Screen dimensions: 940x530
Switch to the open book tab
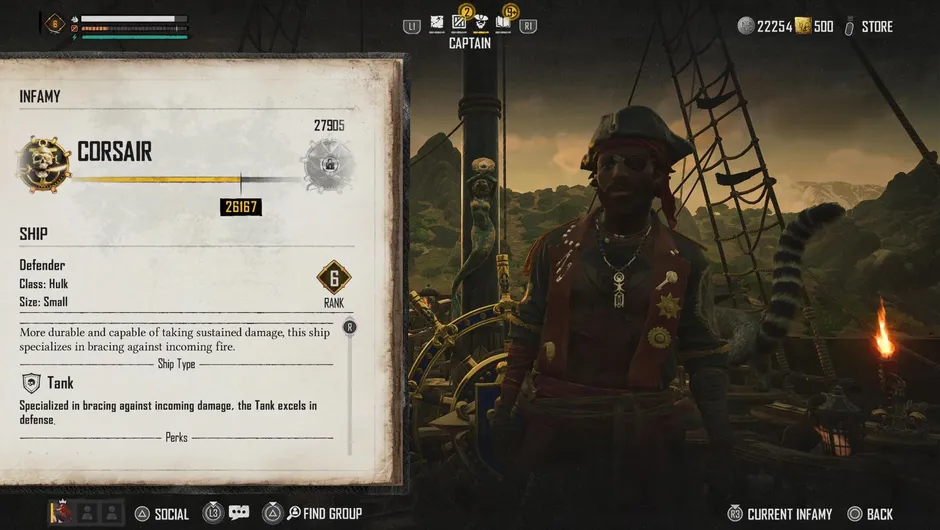point(505,23)
